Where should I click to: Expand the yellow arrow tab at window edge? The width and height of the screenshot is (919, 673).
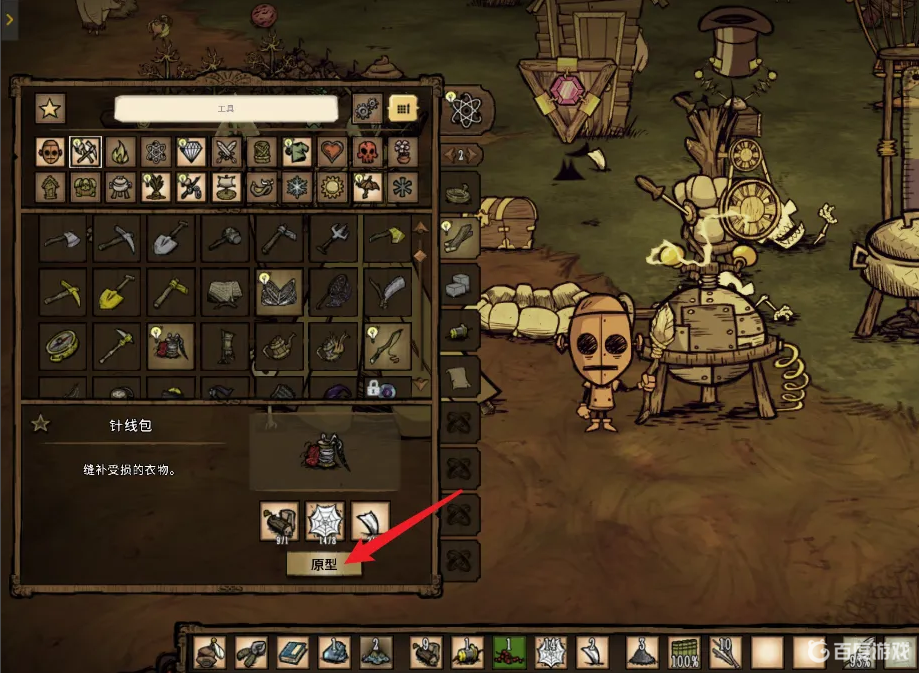(9, 19)
